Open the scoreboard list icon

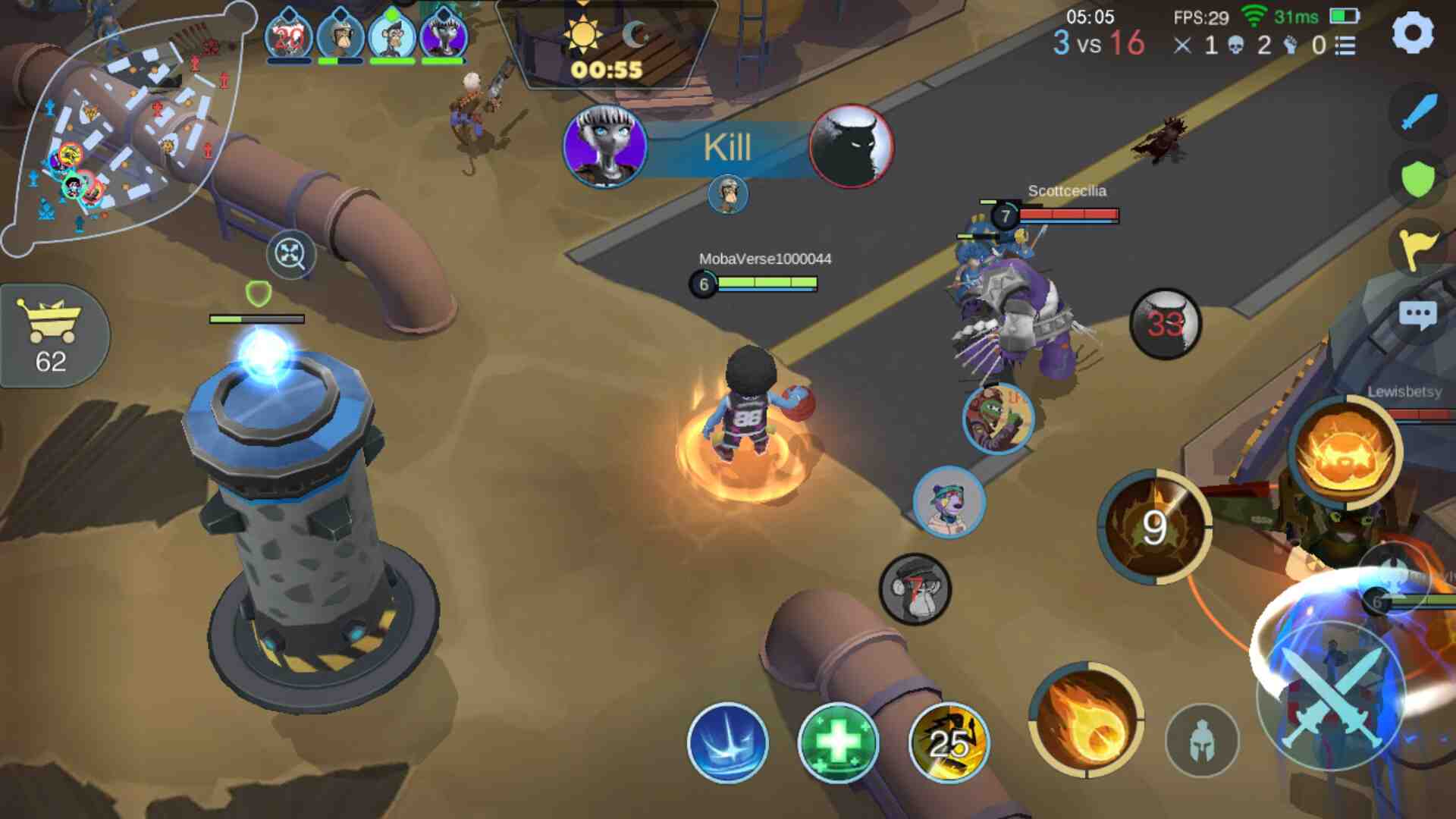tap(1345, 46)
